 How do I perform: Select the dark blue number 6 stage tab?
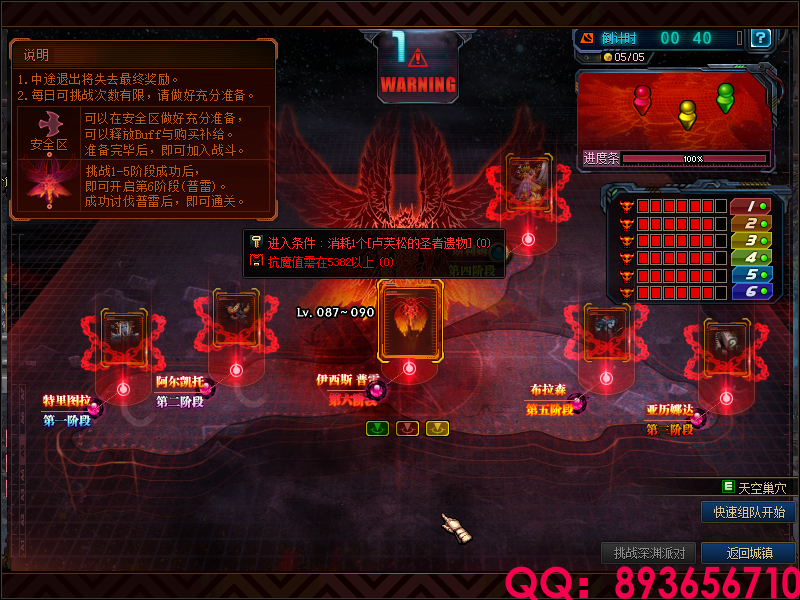749,291
